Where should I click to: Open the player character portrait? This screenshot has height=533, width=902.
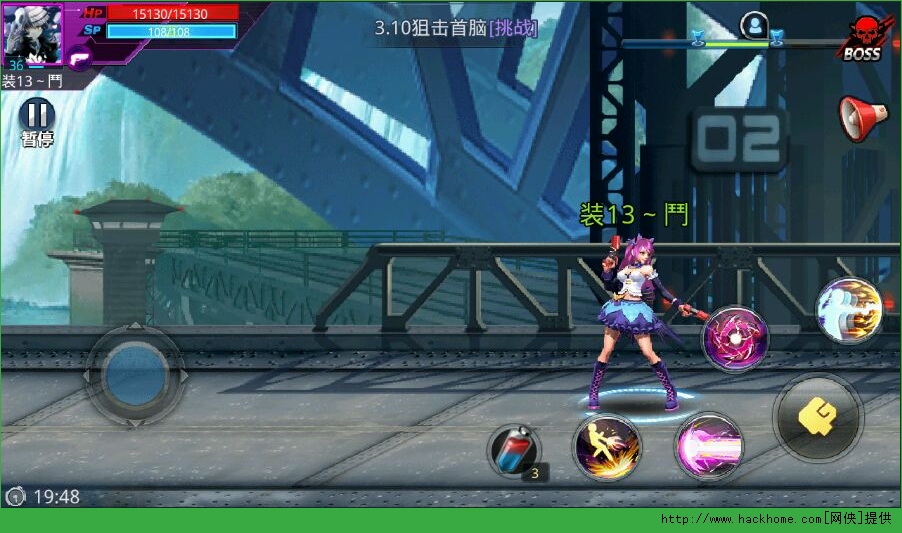click(32, 32)
